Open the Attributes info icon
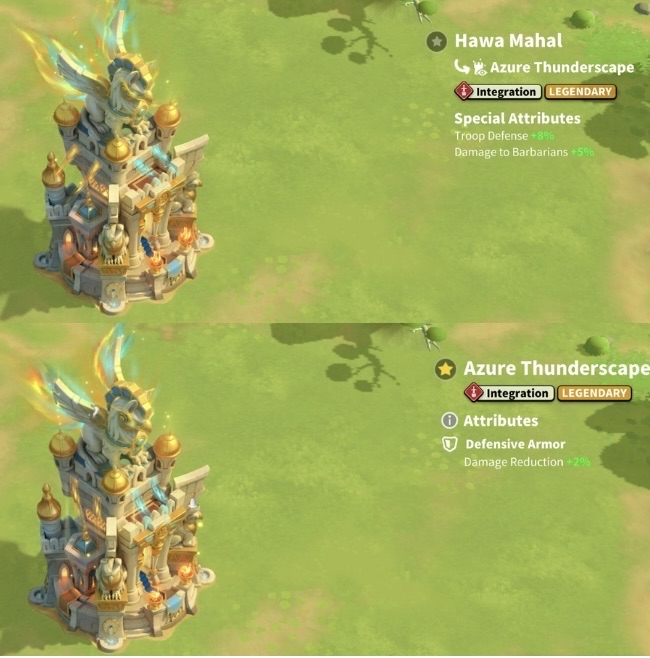 [449, 421]
